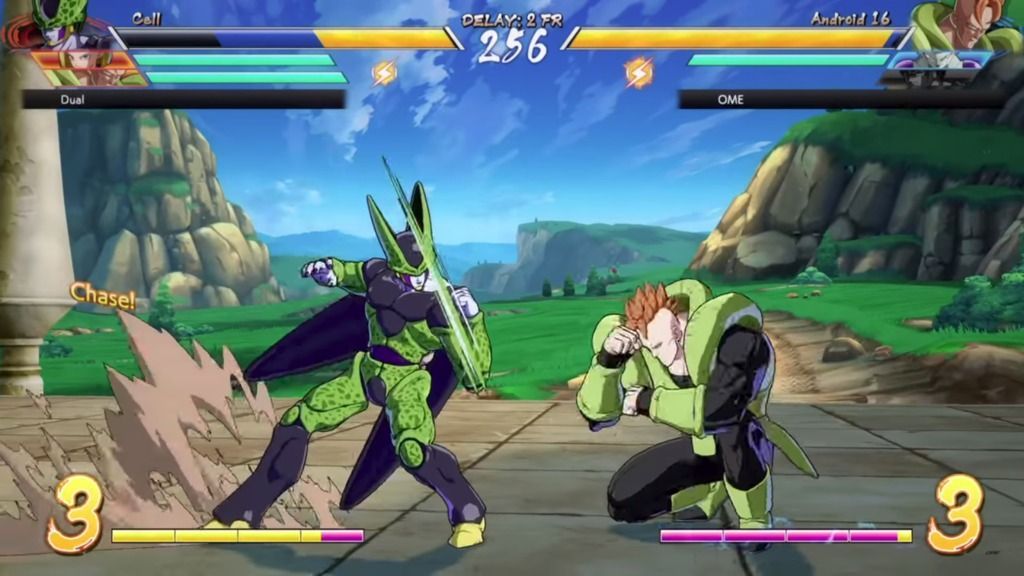Screen dimensions: 1024x576
Task: Activate Cell's Sparking Blast icon
Action: (384, 72)
